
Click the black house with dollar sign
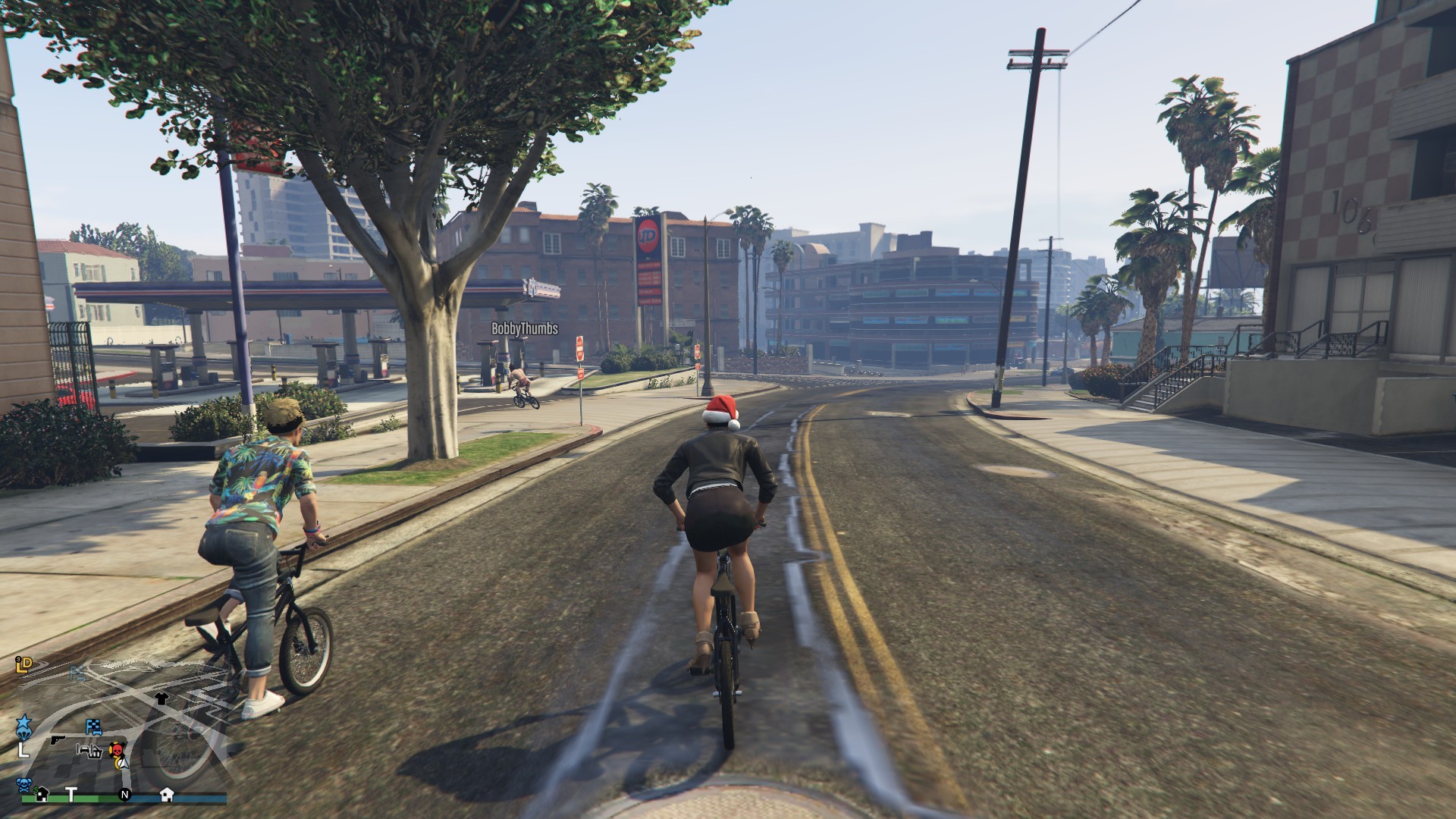click(43, 793)
